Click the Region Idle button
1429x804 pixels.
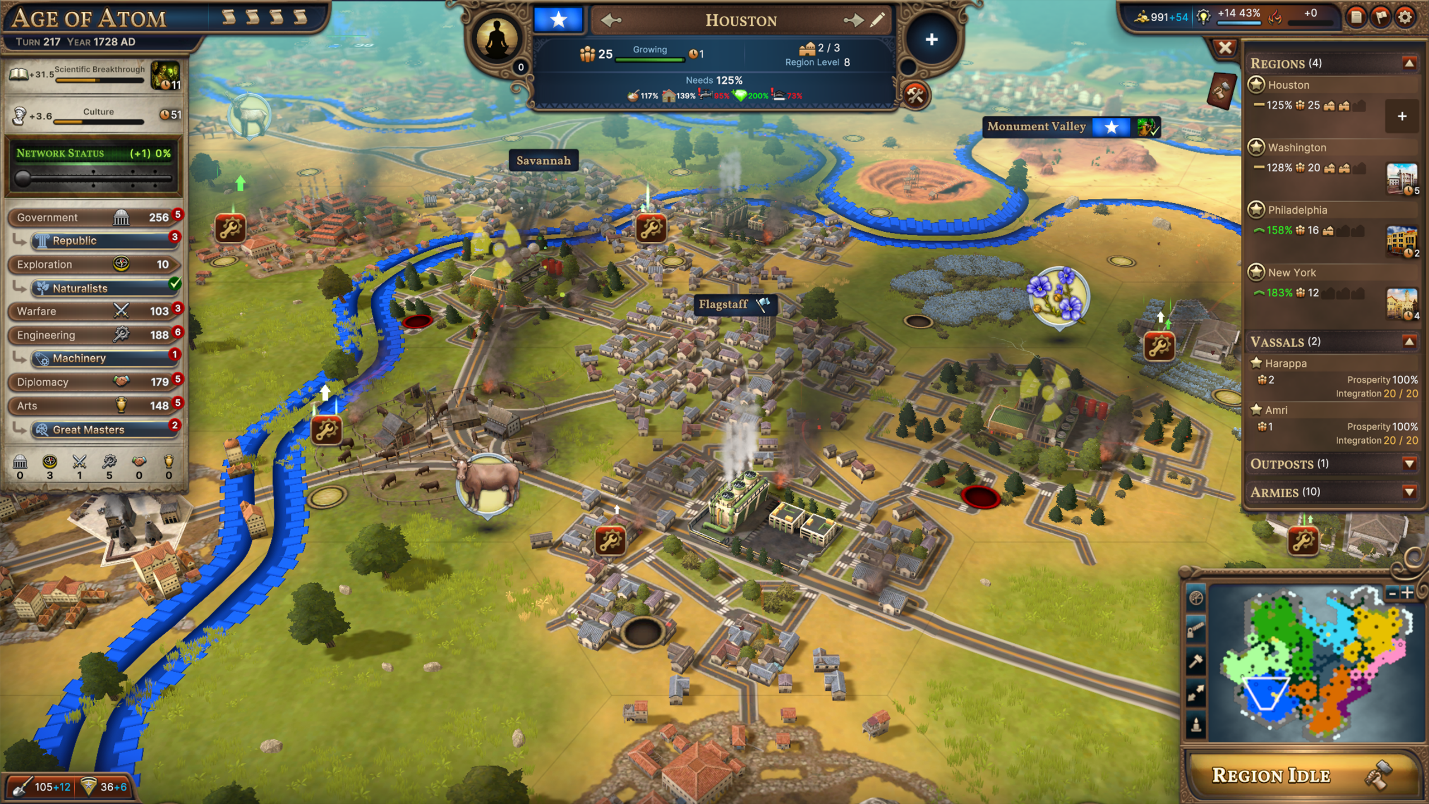click(x=1302, y=775)
